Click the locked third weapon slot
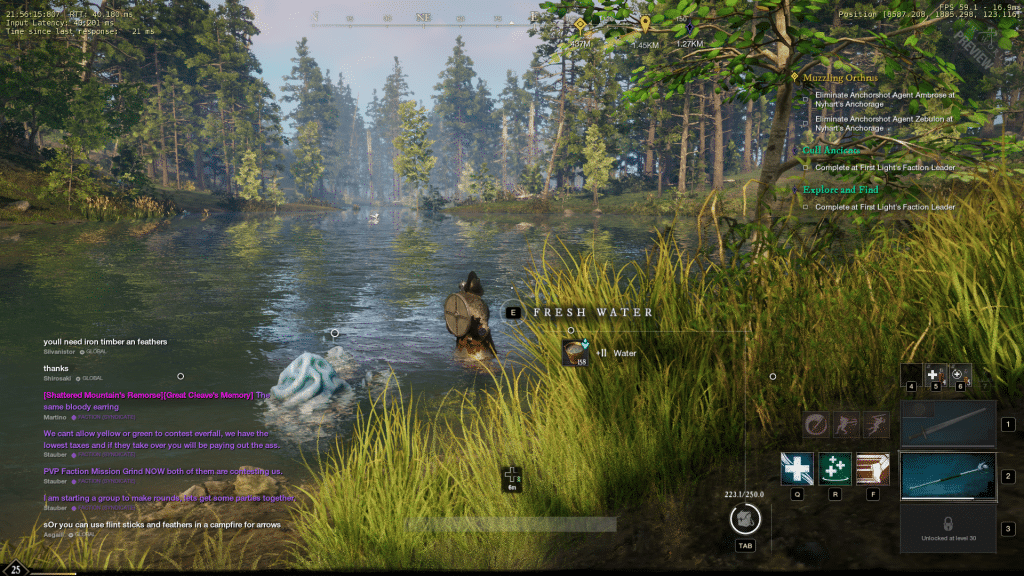Image resolution: width=1024 pixels, height=576 pixels. pos(948,527)
